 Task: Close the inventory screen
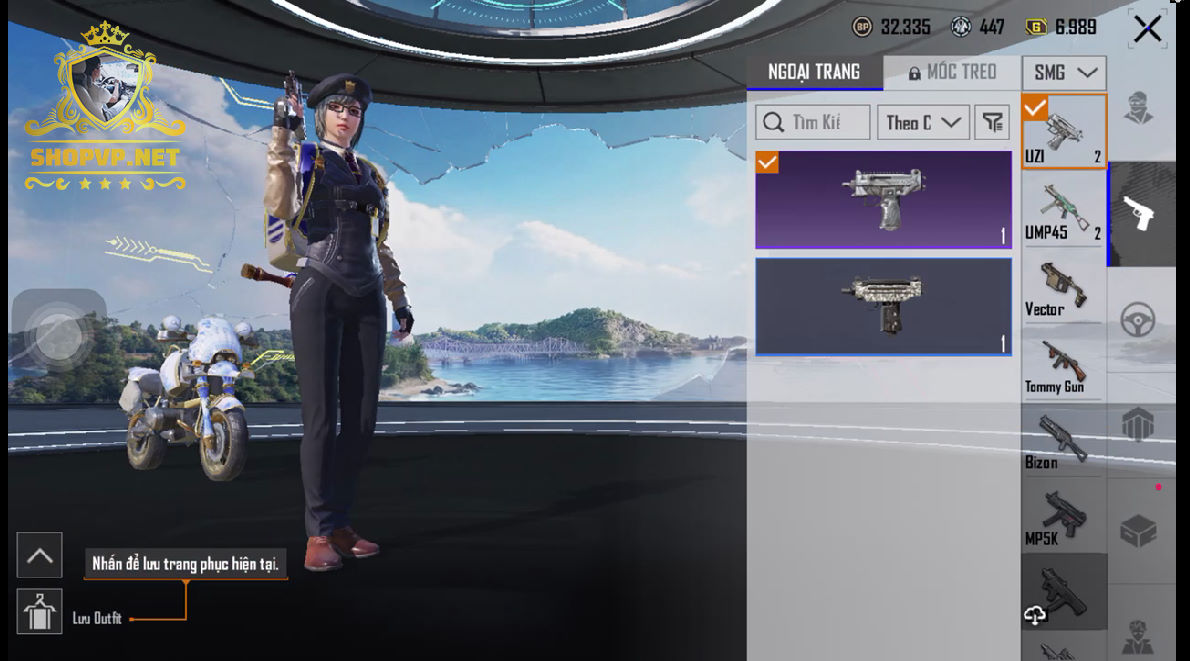coord(1147,29)
